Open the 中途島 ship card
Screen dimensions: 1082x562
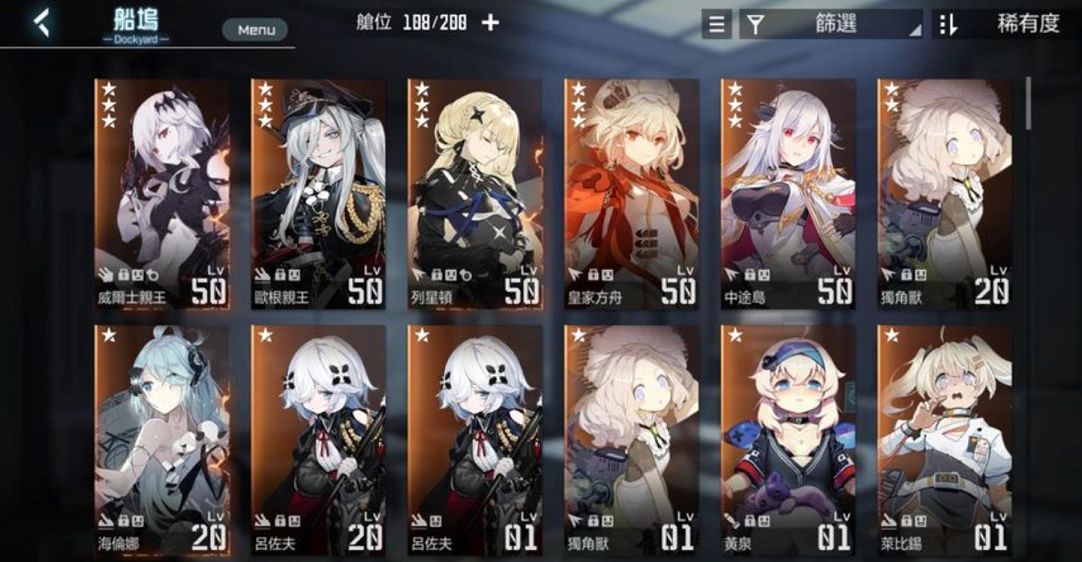click(788, 193)
